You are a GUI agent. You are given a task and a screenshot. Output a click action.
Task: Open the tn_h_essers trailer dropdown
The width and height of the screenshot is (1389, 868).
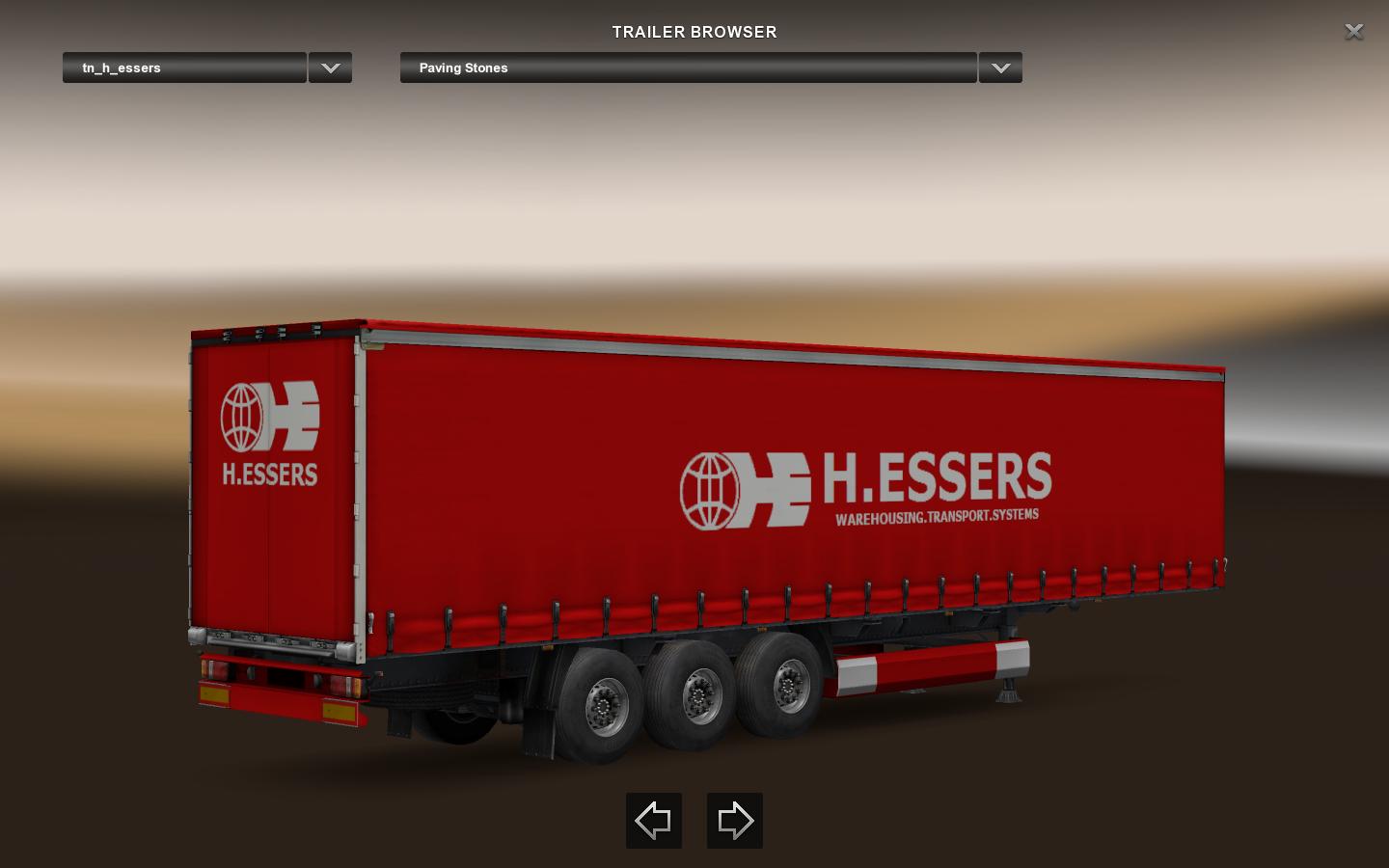(x=184, y=68)
